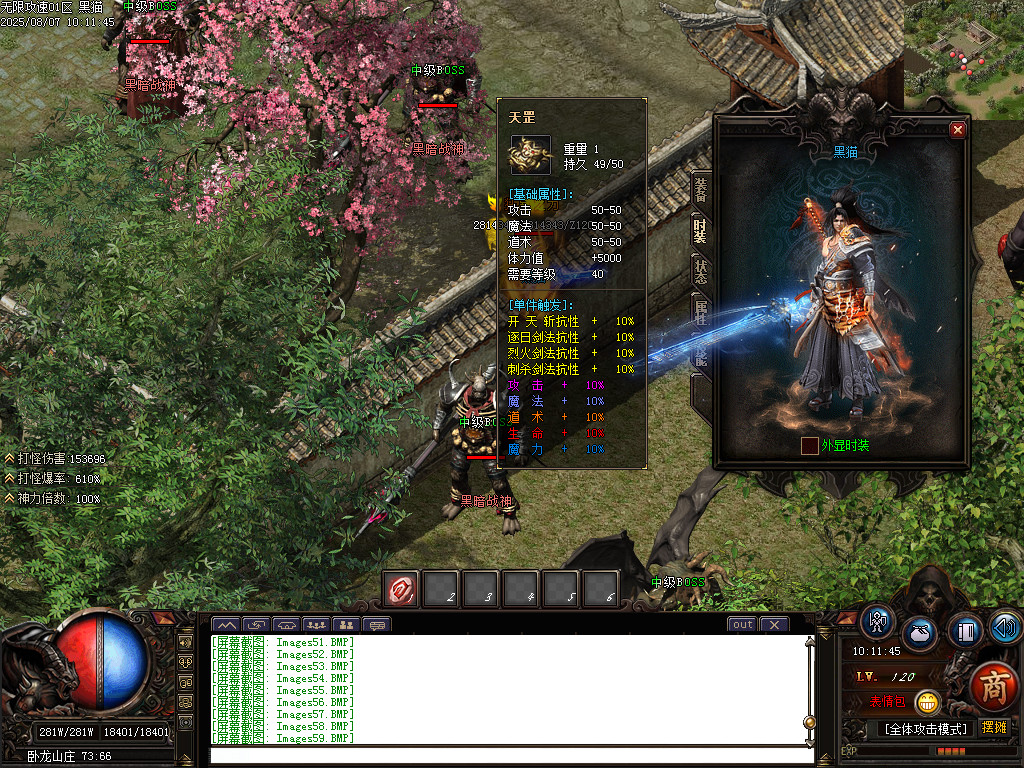The height and width of the screenshot is (768, 1024).
Task: Click the 'out' button above the chat
Action: click(742, 625)
